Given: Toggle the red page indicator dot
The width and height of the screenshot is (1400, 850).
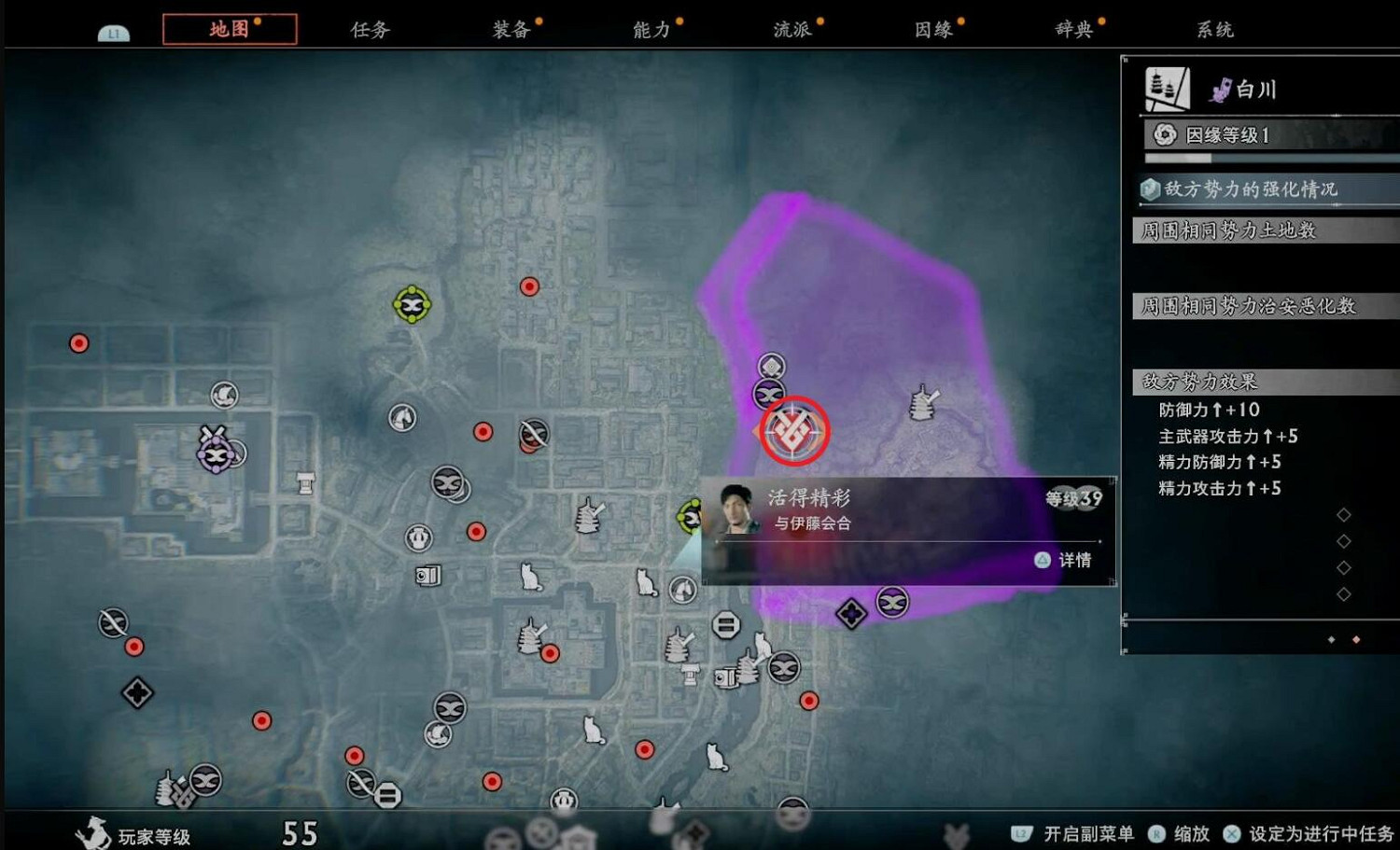Looking at the screenshot, I should pos(1355,640).
